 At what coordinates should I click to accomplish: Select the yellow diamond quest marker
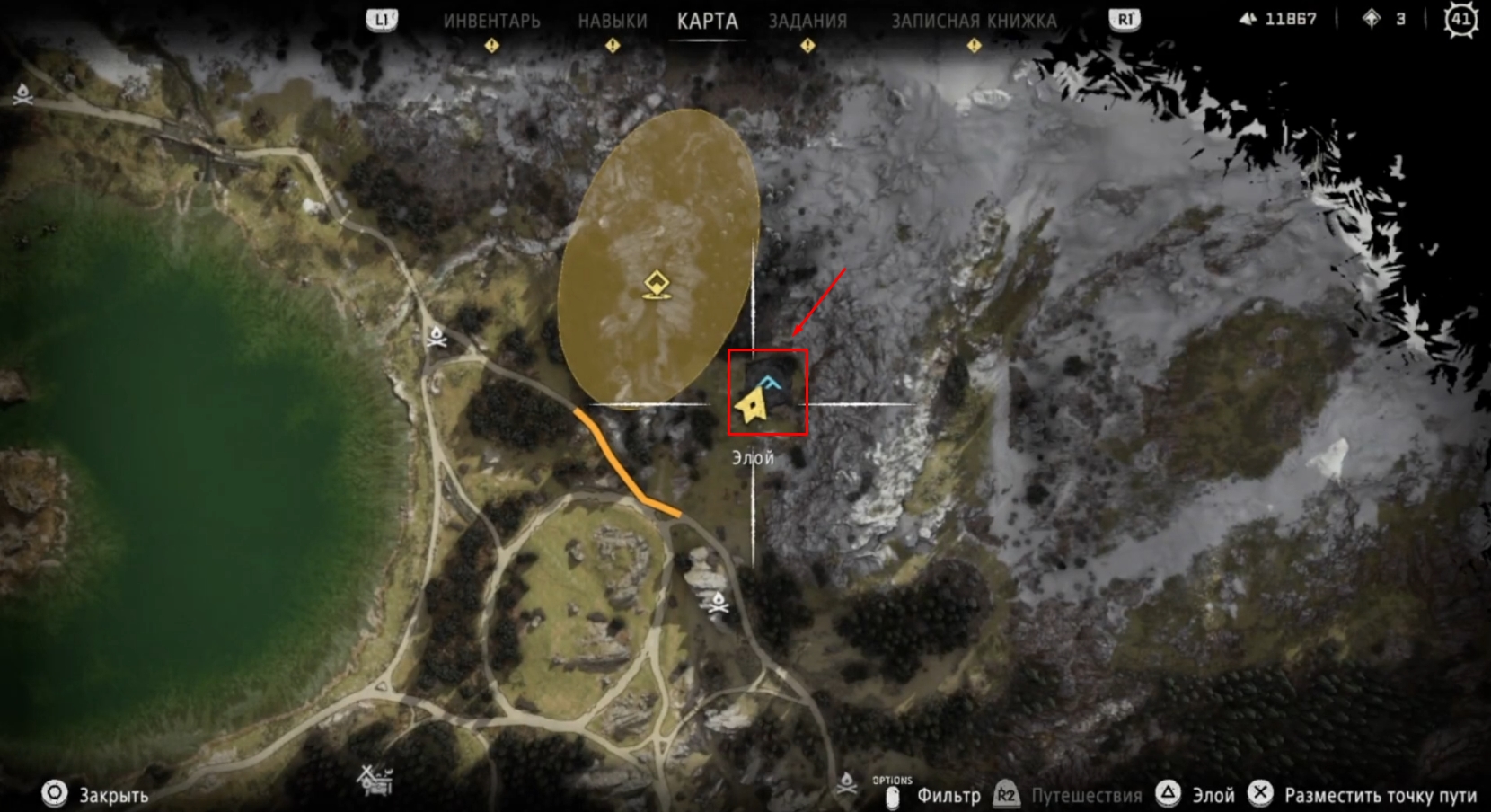tap(658, 285)
